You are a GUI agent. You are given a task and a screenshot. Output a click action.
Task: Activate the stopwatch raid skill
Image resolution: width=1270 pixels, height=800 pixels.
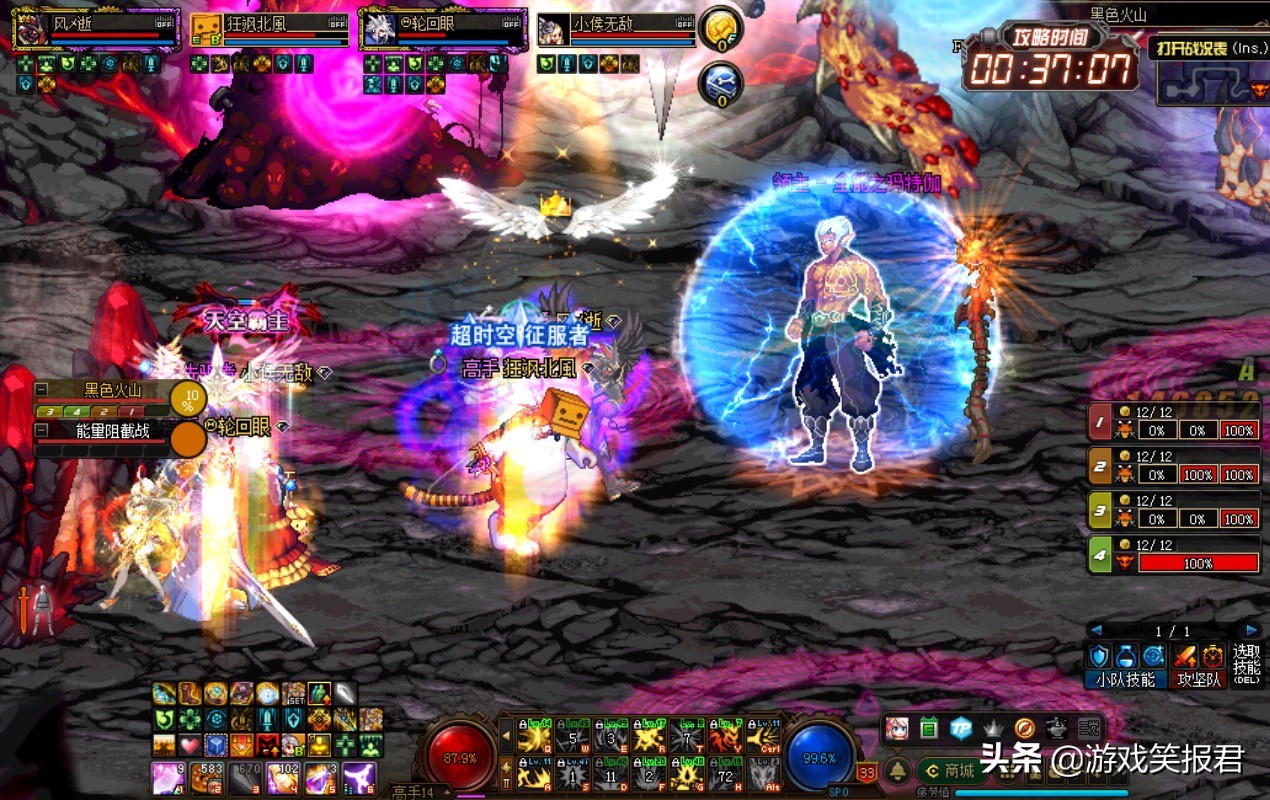pyautogui.click(x=1213, y=656)
